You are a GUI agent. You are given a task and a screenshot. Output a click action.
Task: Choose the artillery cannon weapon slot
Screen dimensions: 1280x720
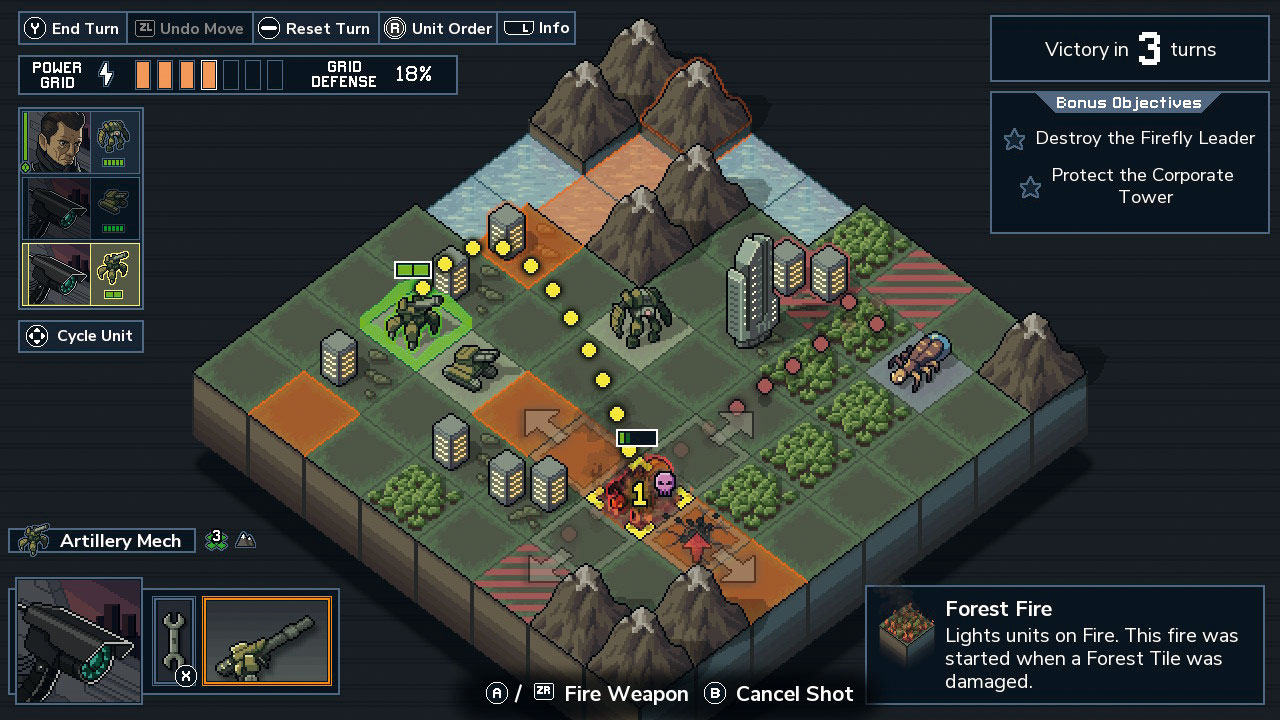[266, 641]
